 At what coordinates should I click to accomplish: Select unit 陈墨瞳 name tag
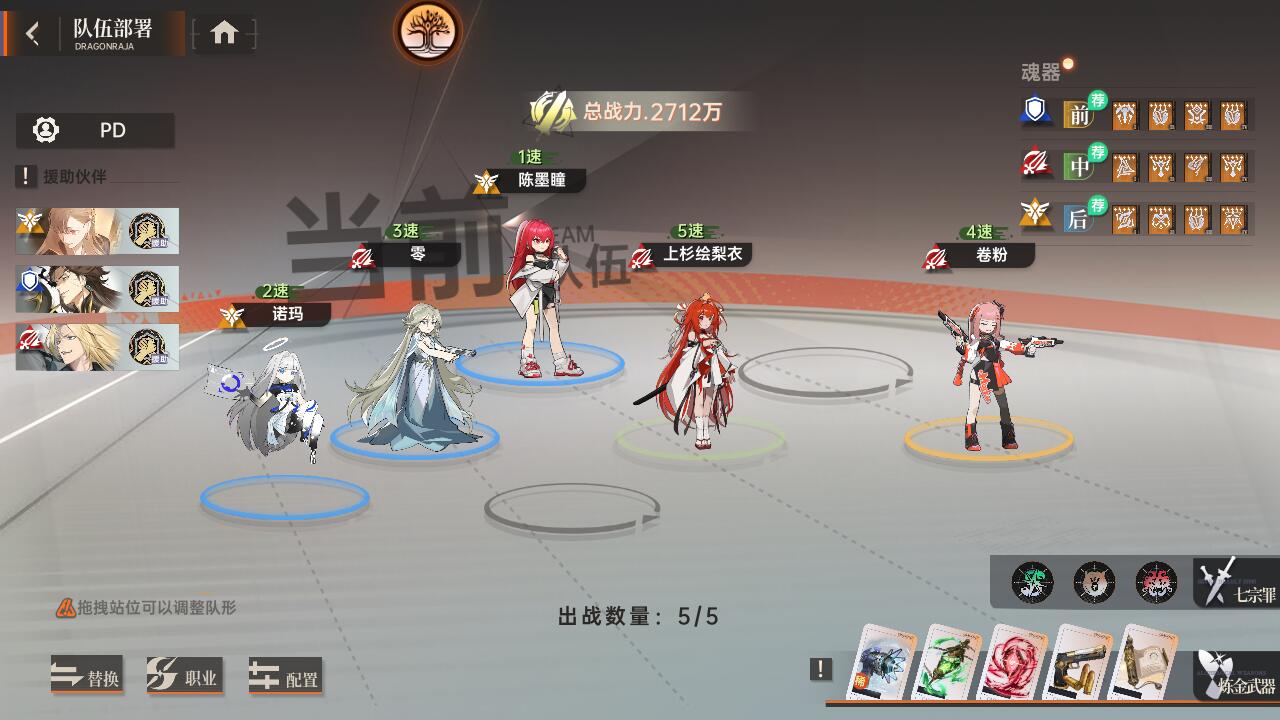[x=540, y=181]
